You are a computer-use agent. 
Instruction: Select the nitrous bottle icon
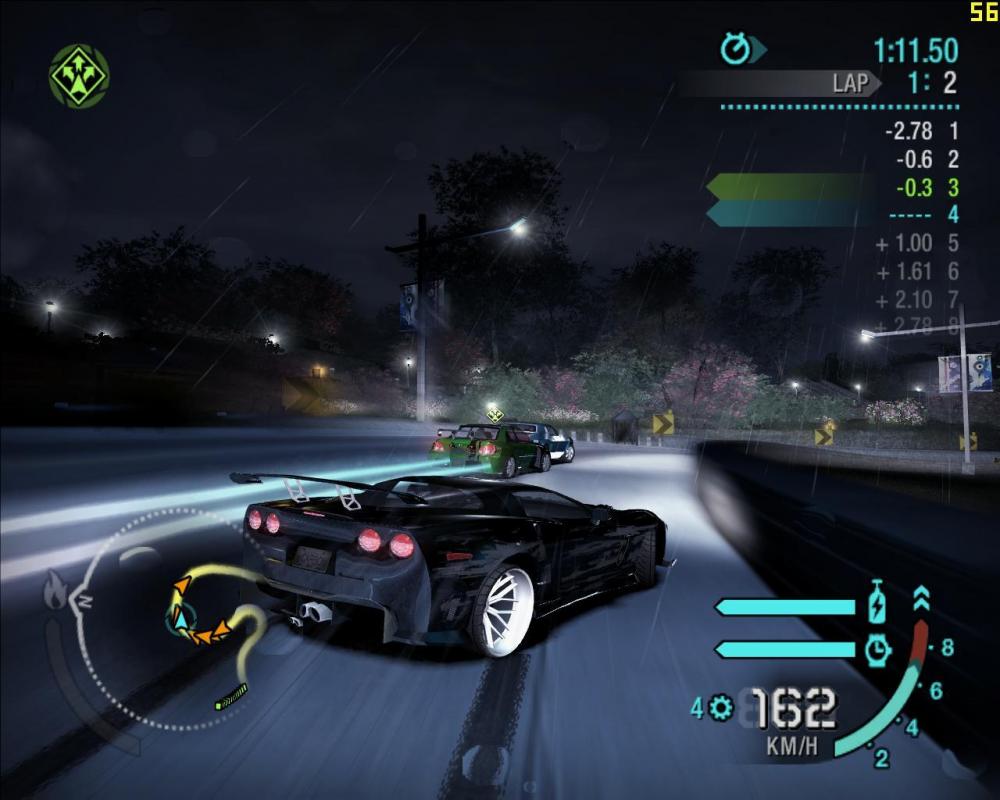(876, 605)
